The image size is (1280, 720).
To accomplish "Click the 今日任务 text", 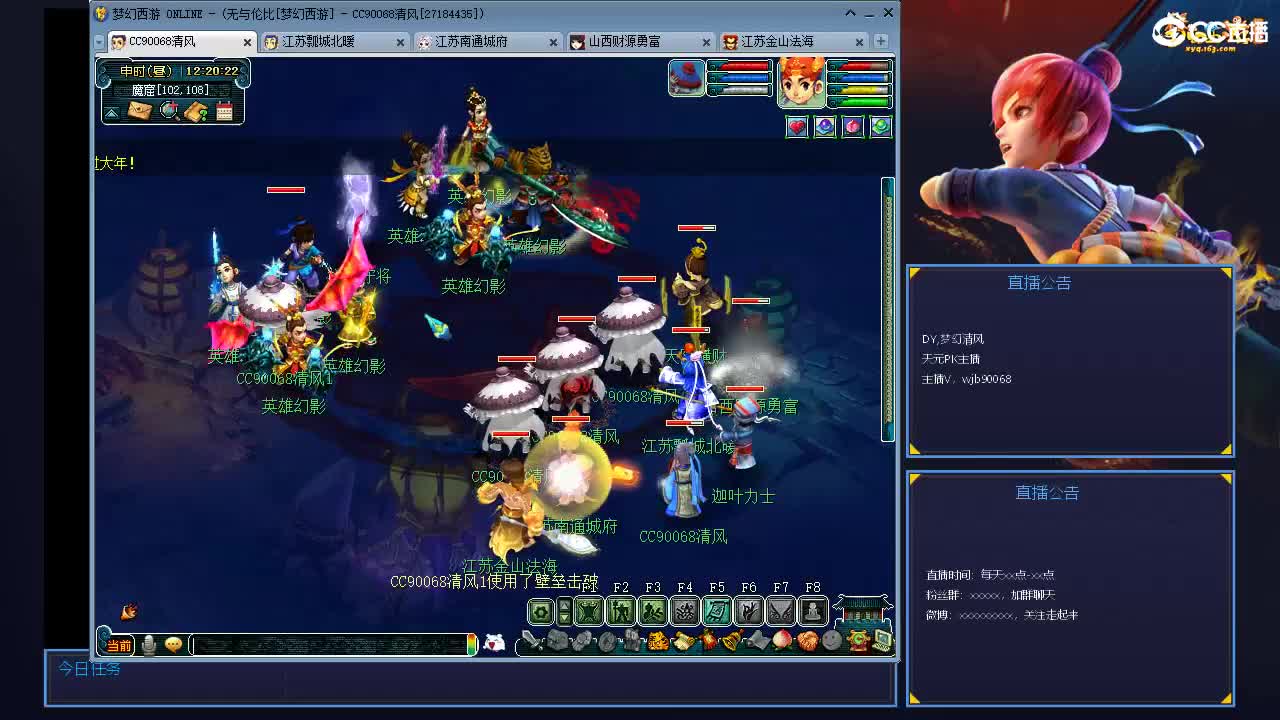I will [90, 670].
